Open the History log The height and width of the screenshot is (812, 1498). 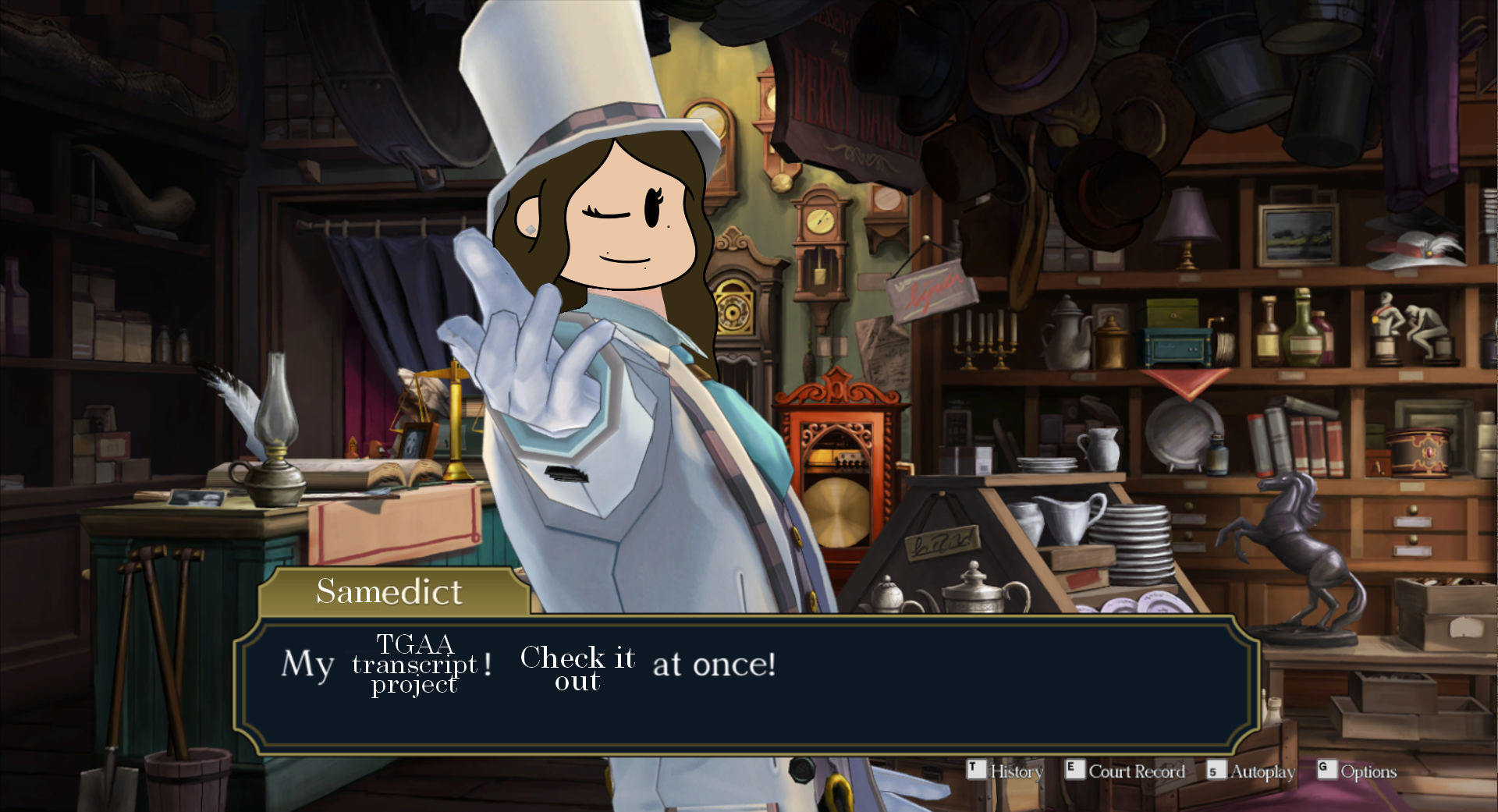click(x=1005, y=771)
